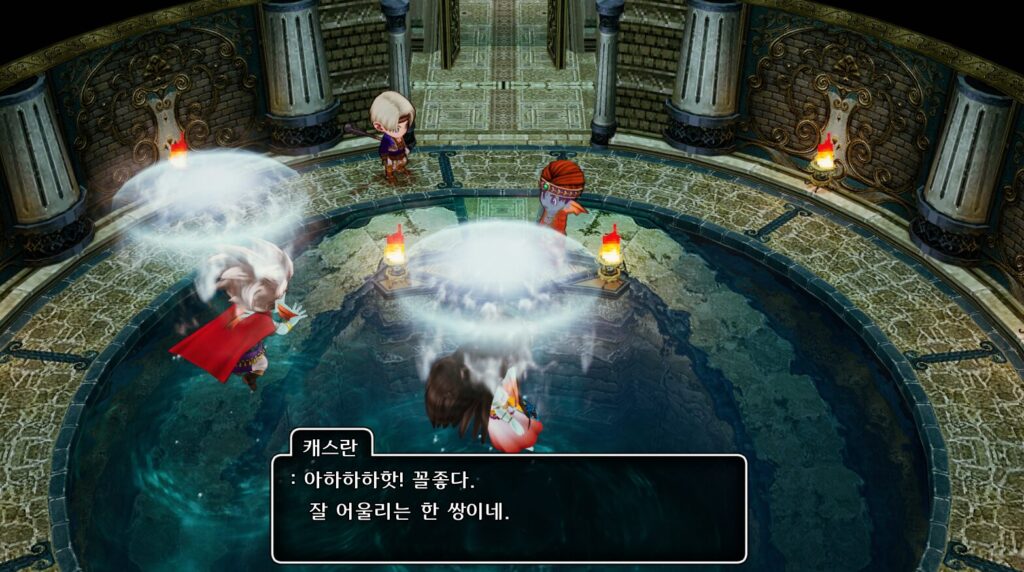Advance the dialogue box with 캐스란's line
Image resolution: width=1024 pixels, height=572 pixels.
(x=509, y=507)
